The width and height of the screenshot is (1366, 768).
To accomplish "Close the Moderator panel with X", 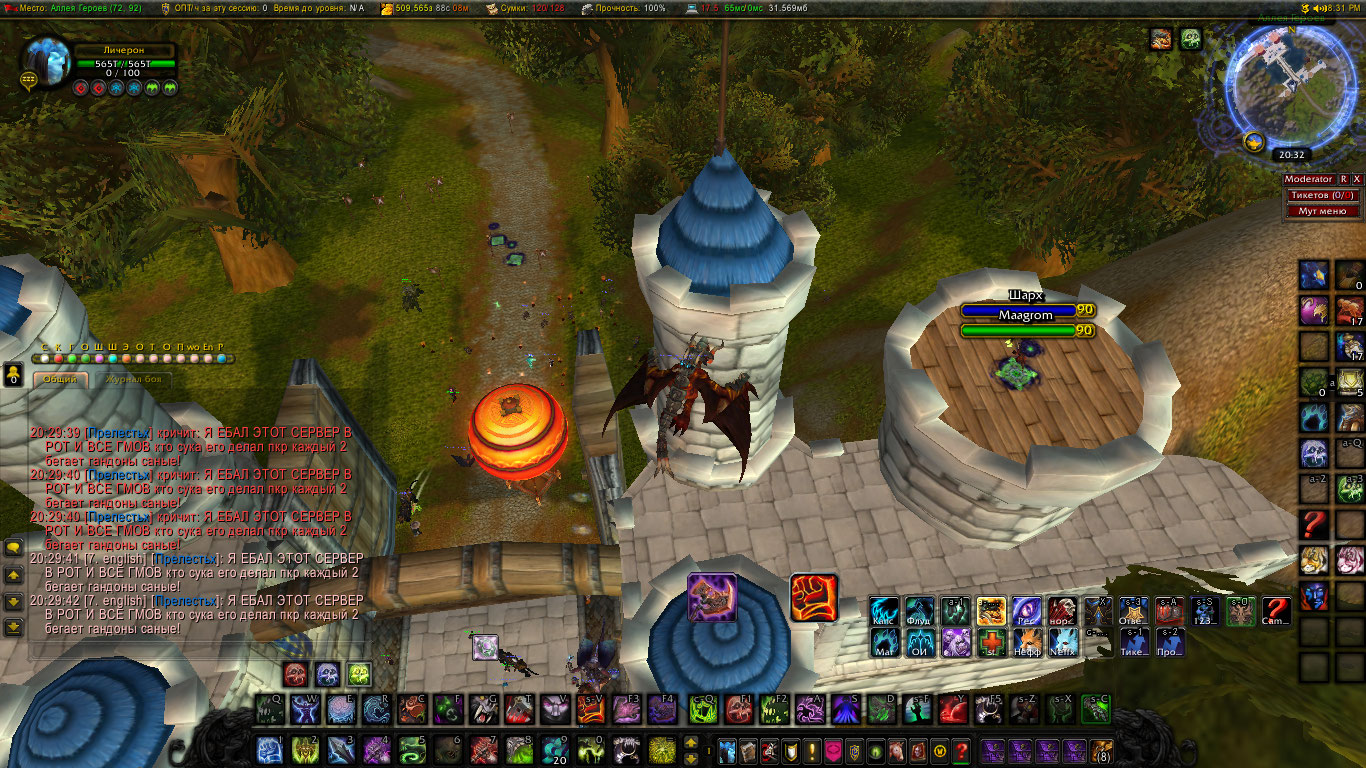I will pyautogui.click(x=1357, y=179).
